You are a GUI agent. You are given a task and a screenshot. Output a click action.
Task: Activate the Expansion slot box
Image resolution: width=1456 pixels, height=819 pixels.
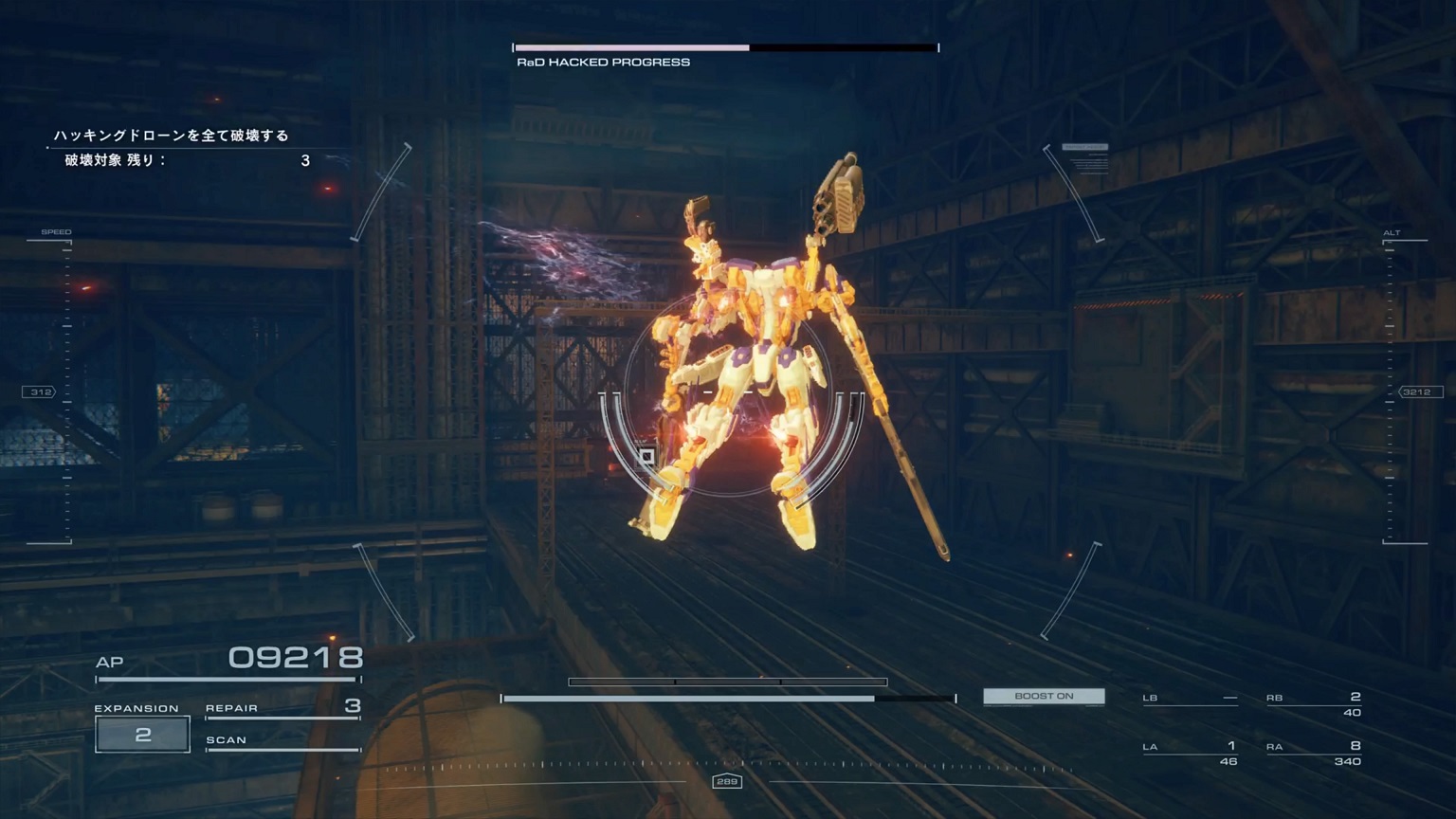coord(142,735)
